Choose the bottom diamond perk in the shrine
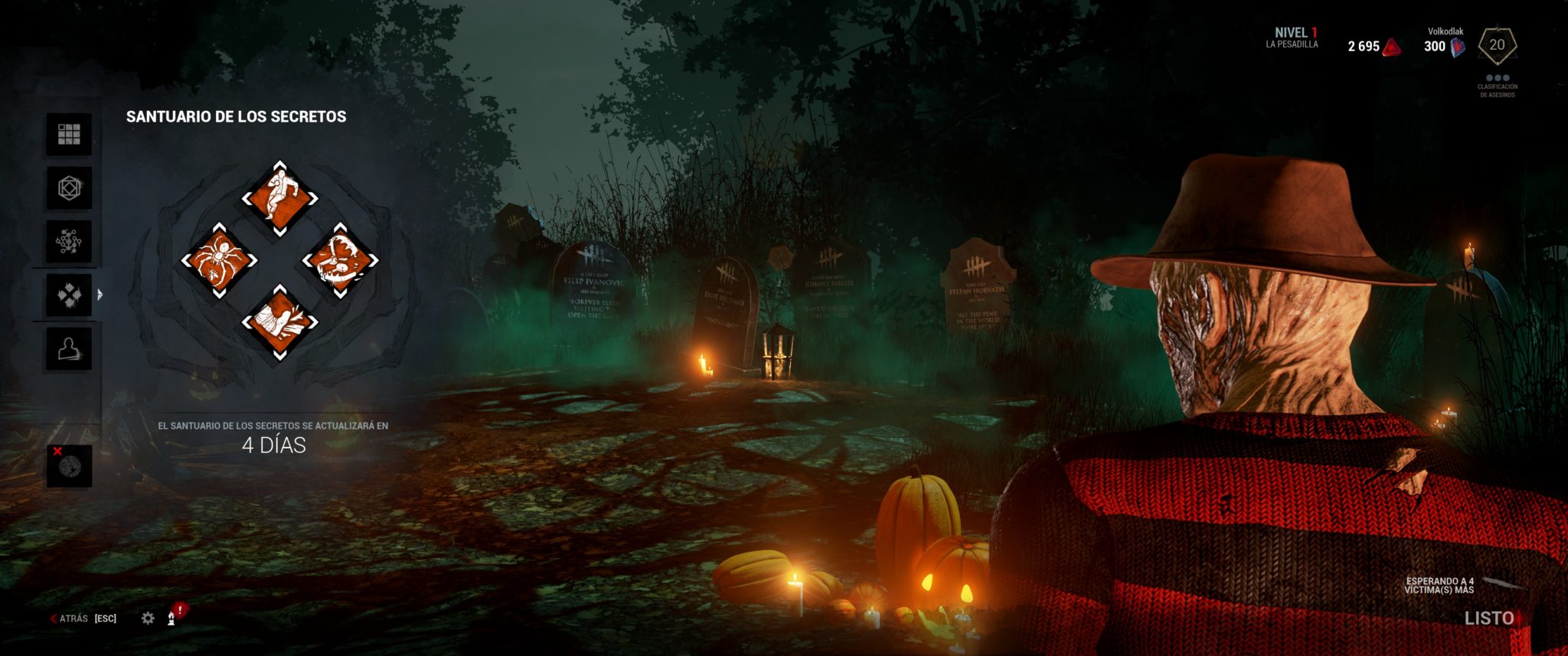Screen dimensions: 1568x656 pos(279,322)
